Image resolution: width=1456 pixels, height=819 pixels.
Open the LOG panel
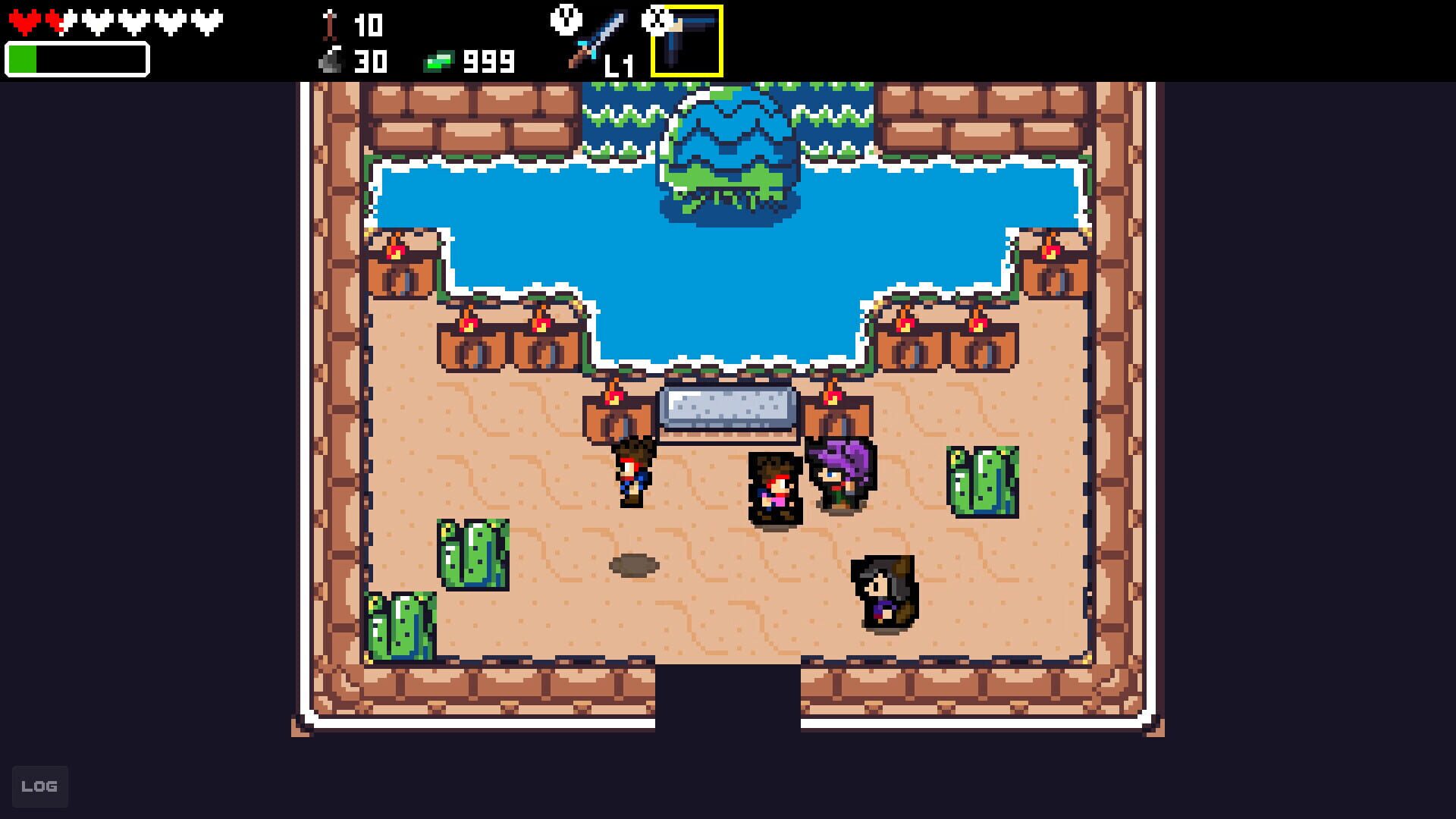tap(40, 786)
